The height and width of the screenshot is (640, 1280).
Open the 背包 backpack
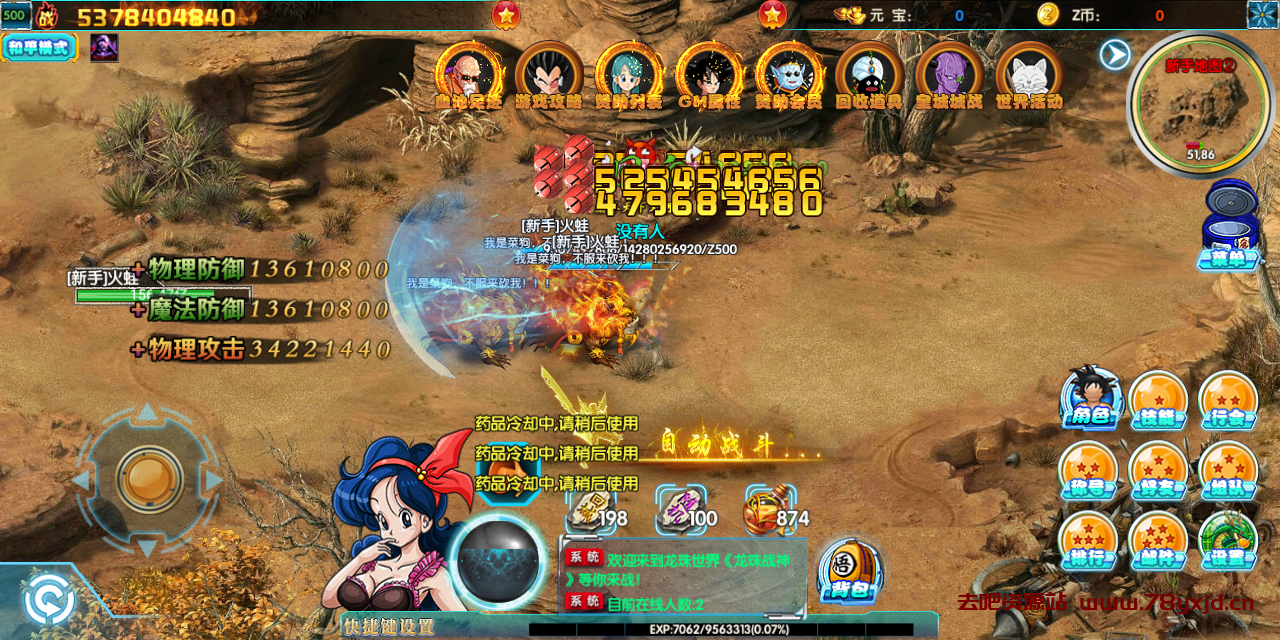tap(849, 571)
